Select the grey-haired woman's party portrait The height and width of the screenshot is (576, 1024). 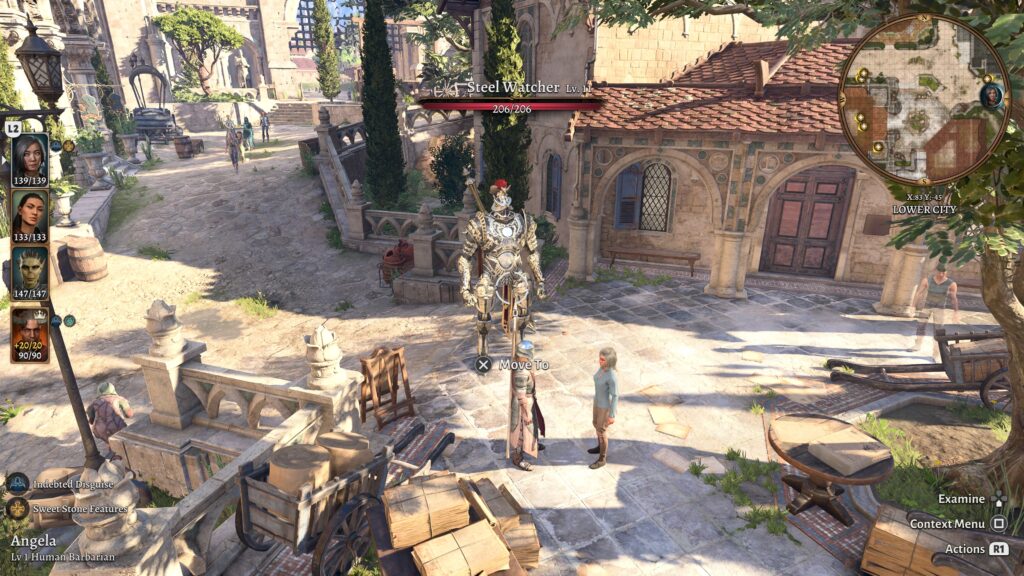point(29,156)
